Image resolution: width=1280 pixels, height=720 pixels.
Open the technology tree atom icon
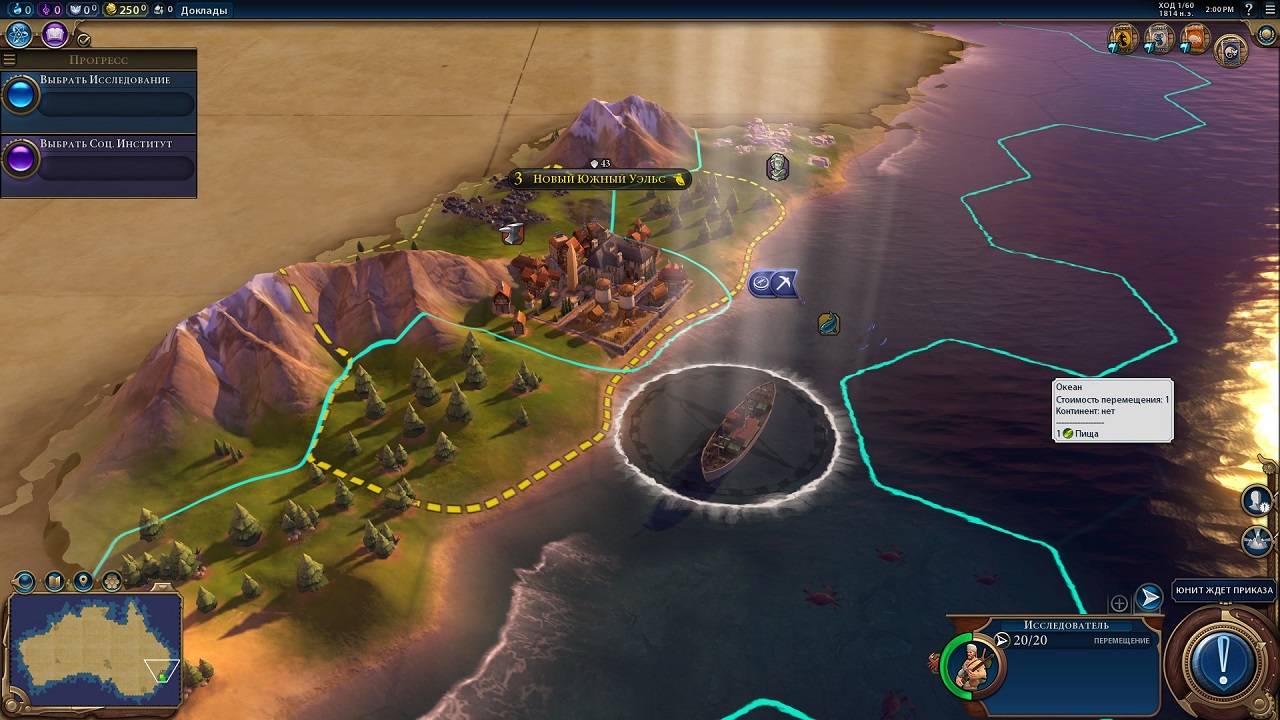pyautogui.click(x=19, y=35)
